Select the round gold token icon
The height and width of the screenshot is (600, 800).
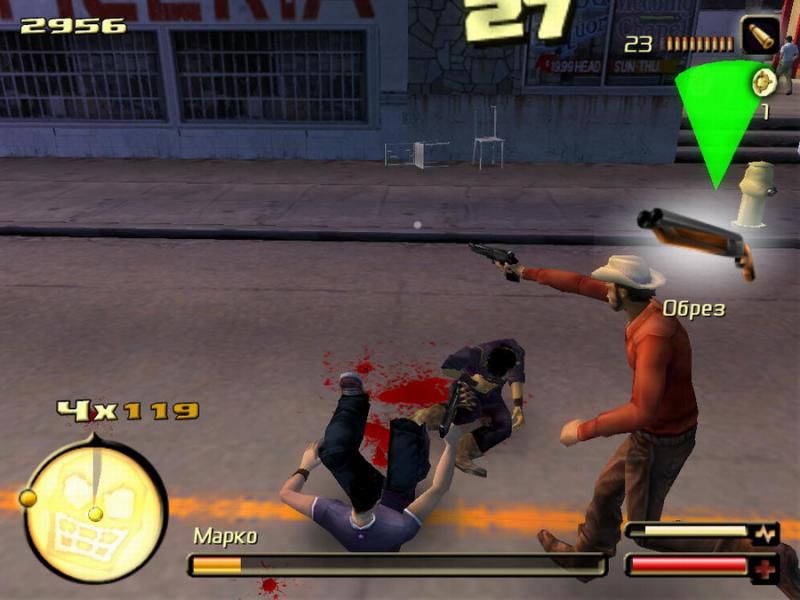[763, 82]
